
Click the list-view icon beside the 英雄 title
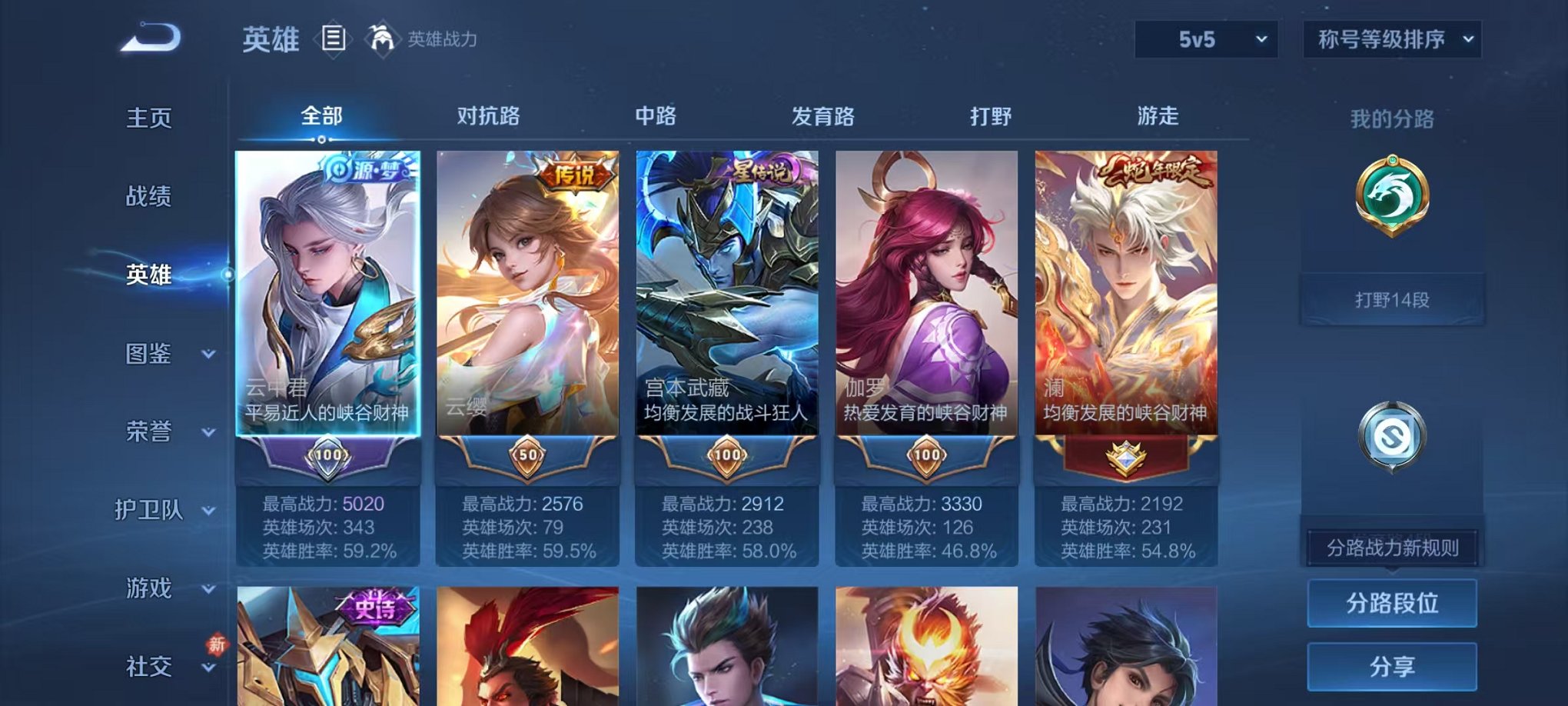tap(334, 38)
